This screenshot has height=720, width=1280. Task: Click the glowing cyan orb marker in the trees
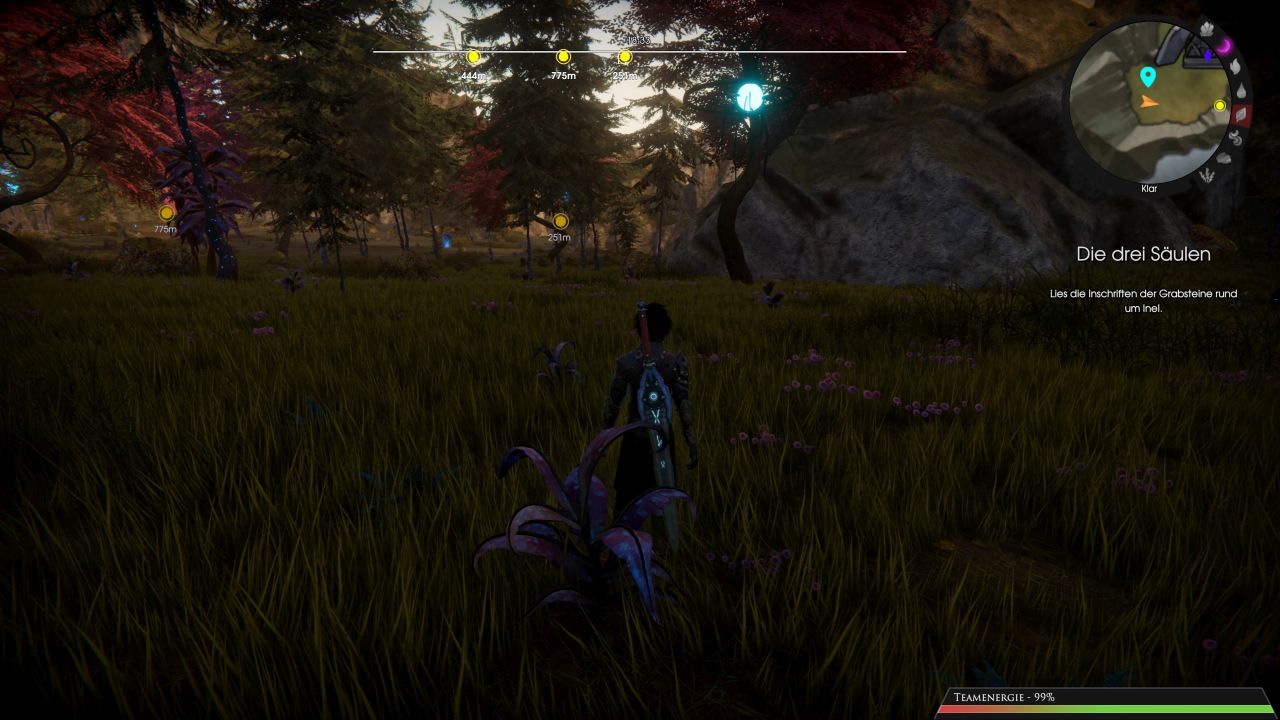click(748, 99)
